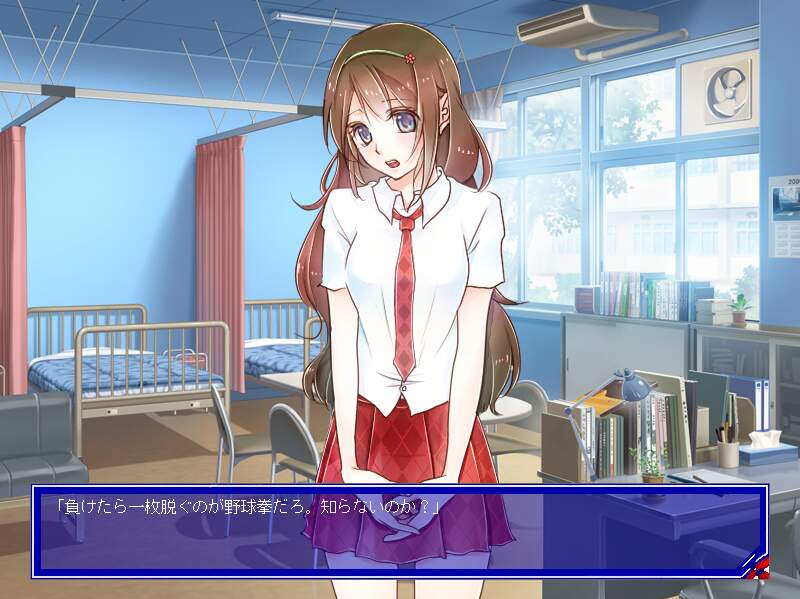Screen dimensions: 800x599
Task: Click the dialogue box to advance text
Action: click(x=399, y=531)
